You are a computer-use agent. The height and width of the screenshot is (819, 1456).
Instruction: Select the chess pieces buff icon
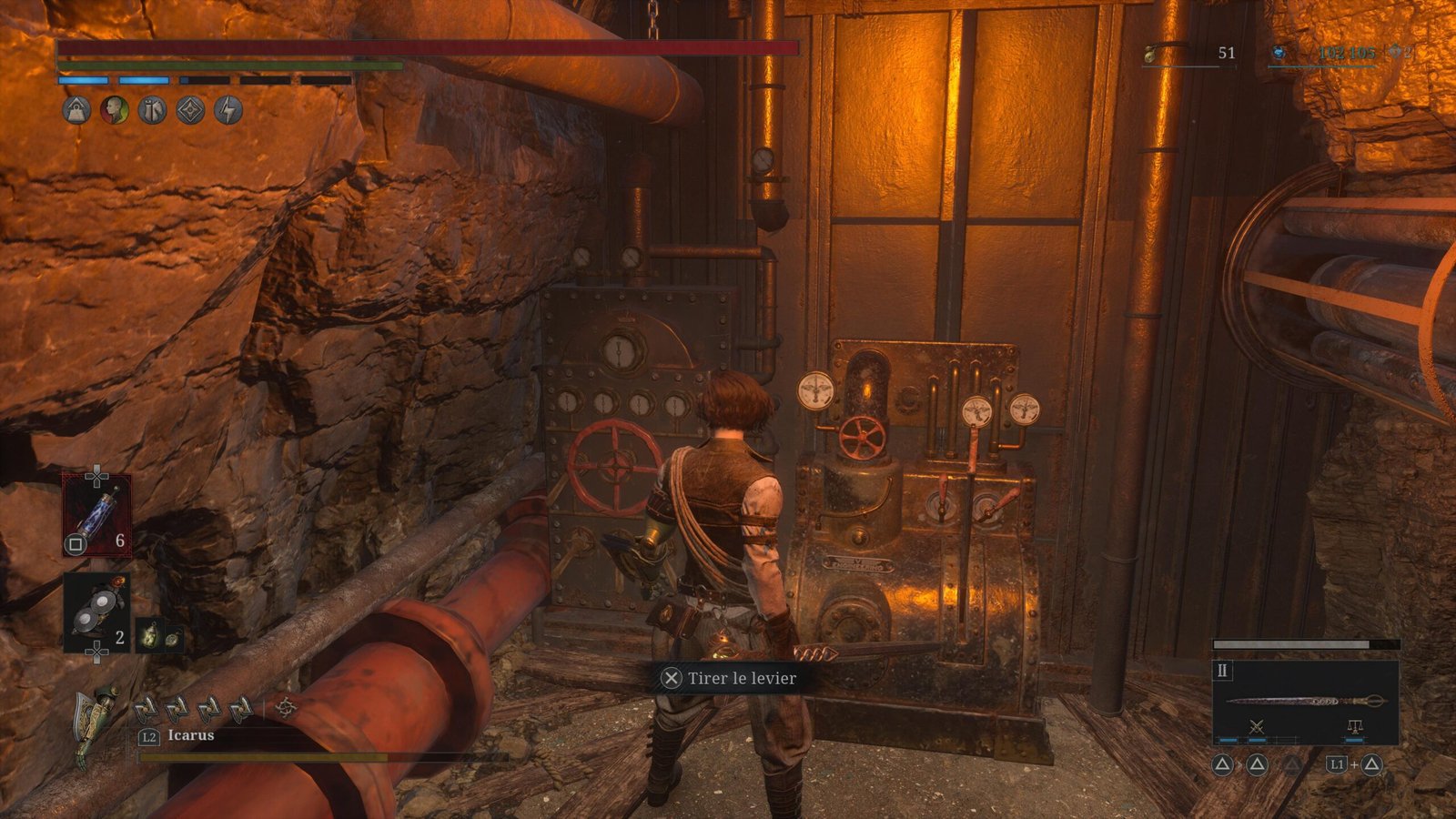[x=152, y=110]
